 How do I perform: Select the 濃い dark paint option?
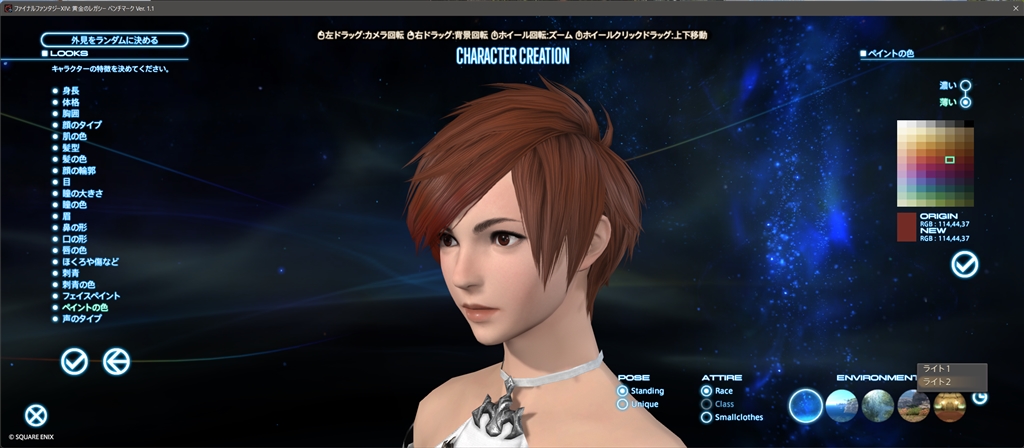(x=965, y=86)
